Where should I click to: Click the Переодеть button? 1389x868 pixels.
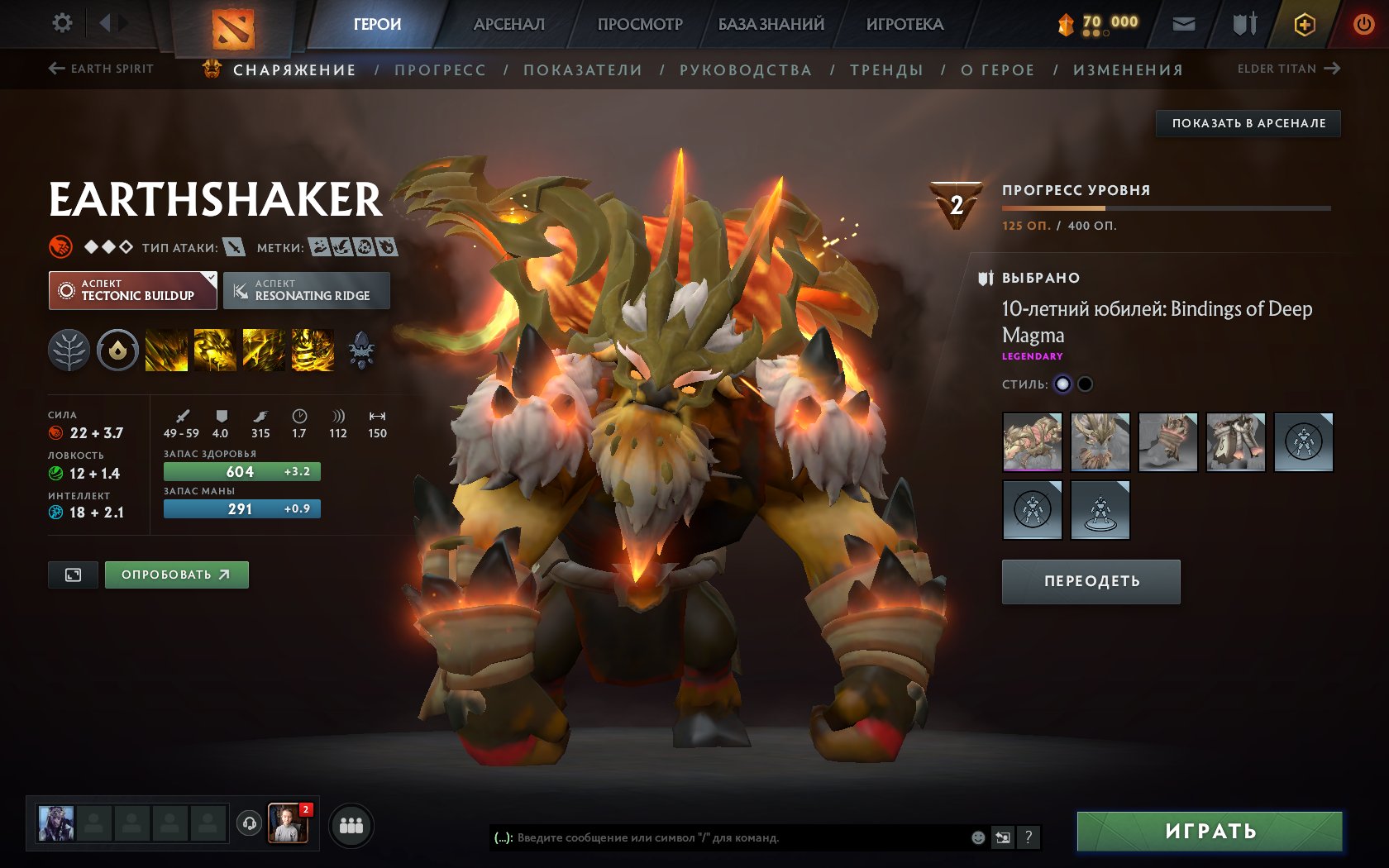coord(1091,581)
